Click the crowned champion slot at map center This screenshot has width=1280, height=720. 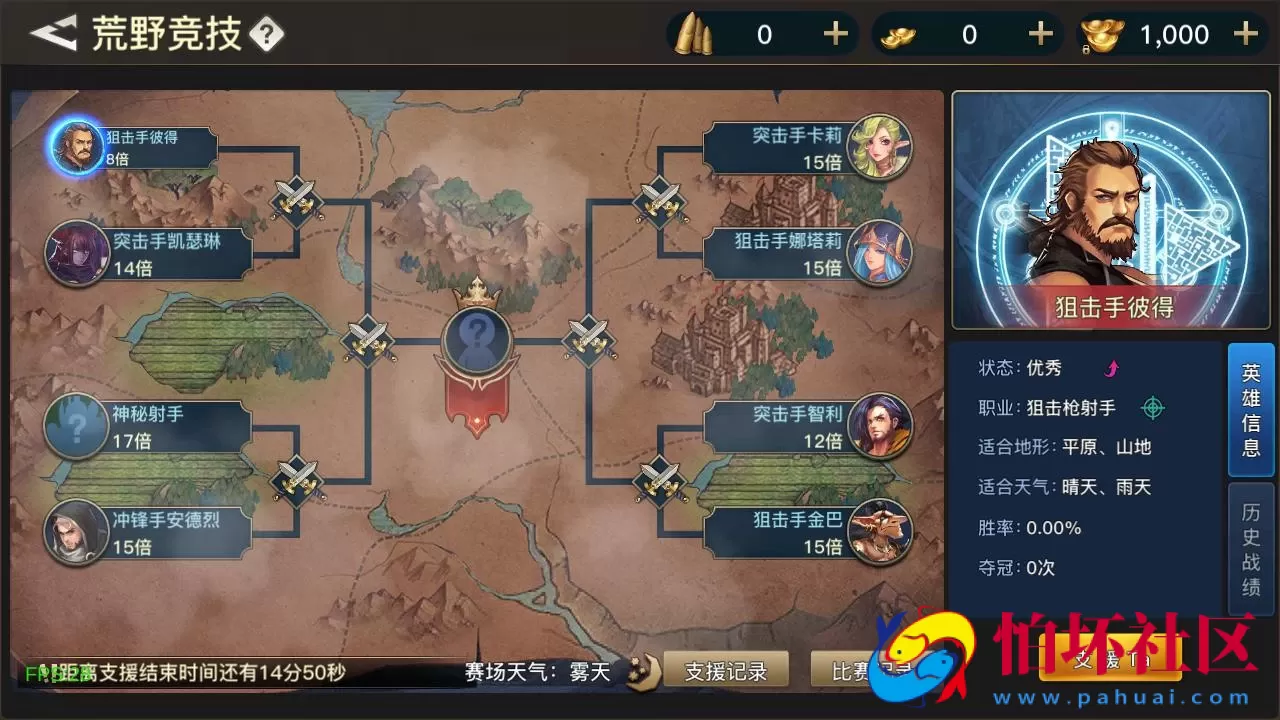(477, 338)
